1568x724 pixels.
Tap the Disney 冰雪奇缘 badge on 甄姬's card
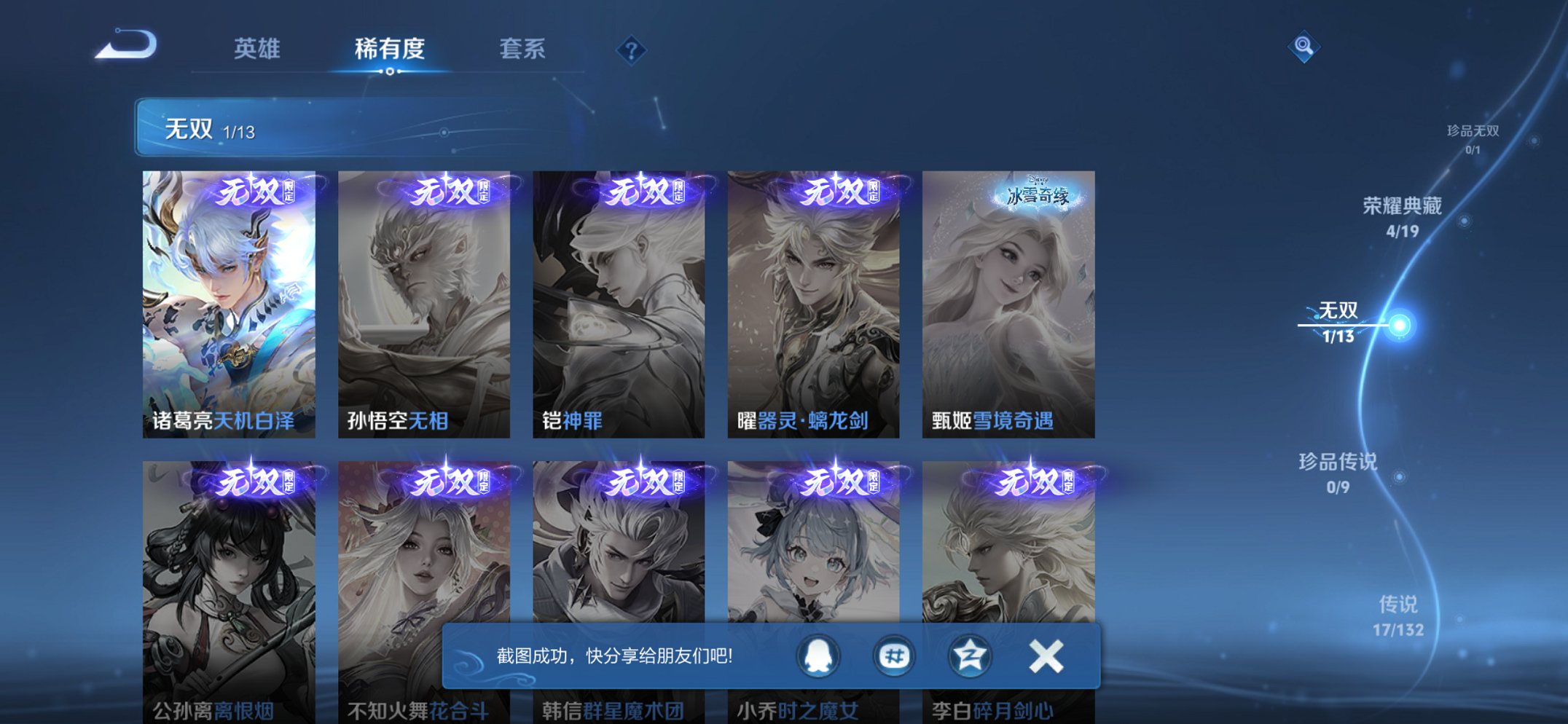[1041, 192]
